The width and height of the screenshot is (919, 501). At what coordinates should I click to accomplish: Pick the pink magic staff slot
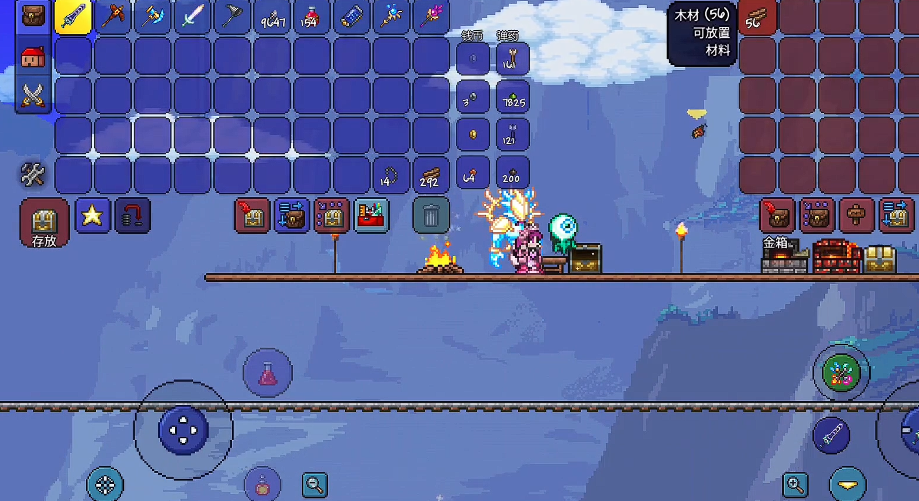pos(431,16)
